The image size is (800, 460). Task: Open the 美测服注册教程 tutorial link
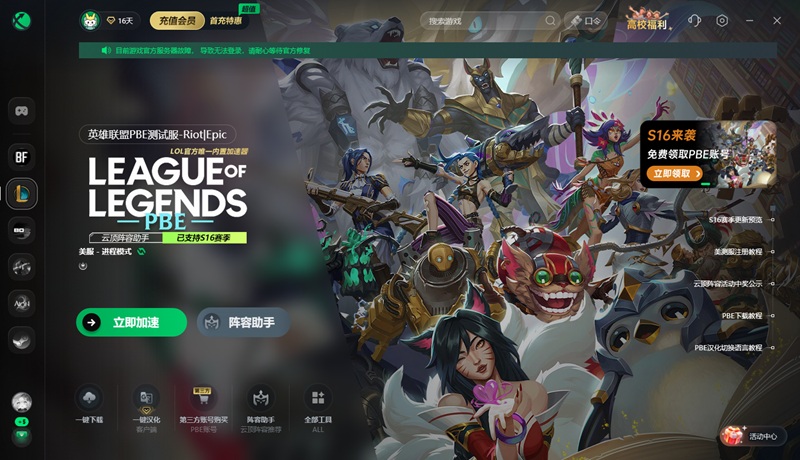(x=738, y=251)
